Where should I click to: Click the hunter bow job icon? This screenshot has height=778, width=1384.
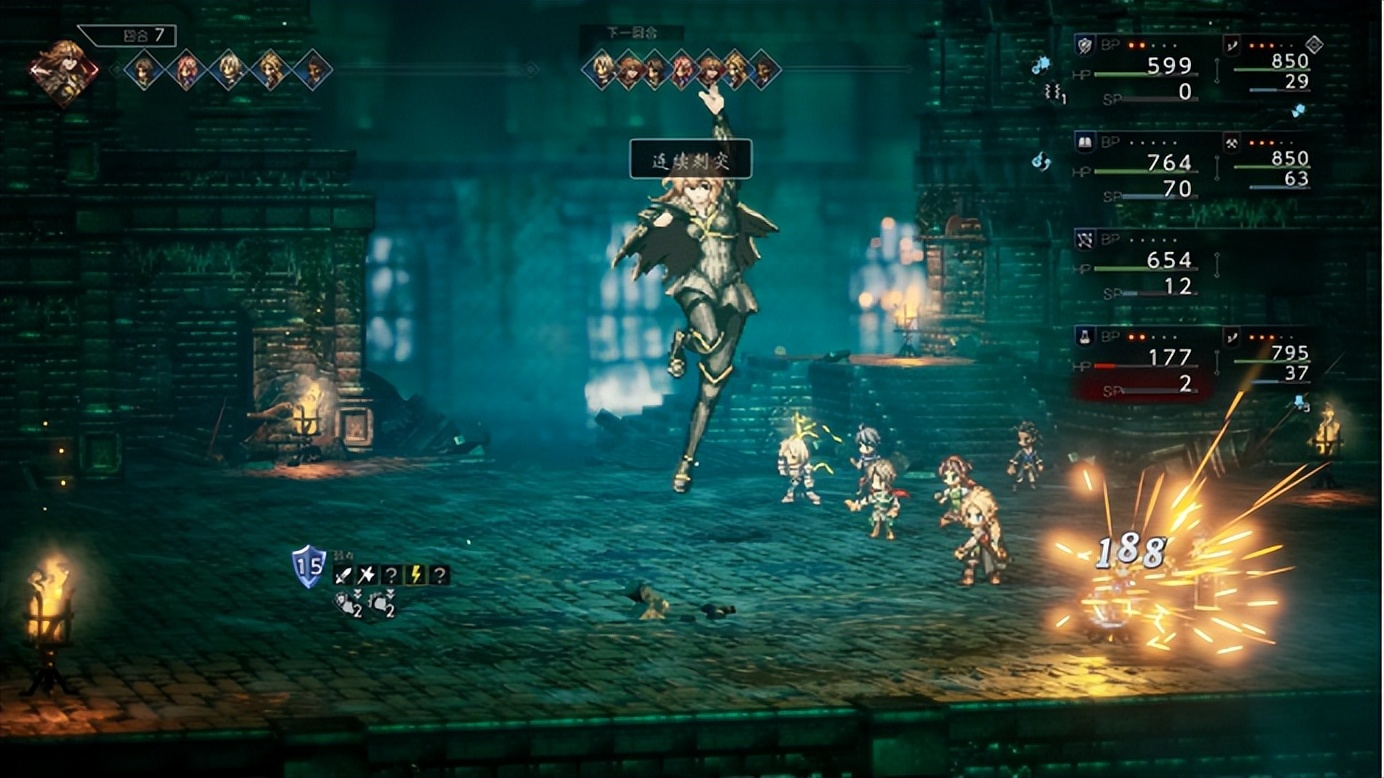tap(1085, 239)
